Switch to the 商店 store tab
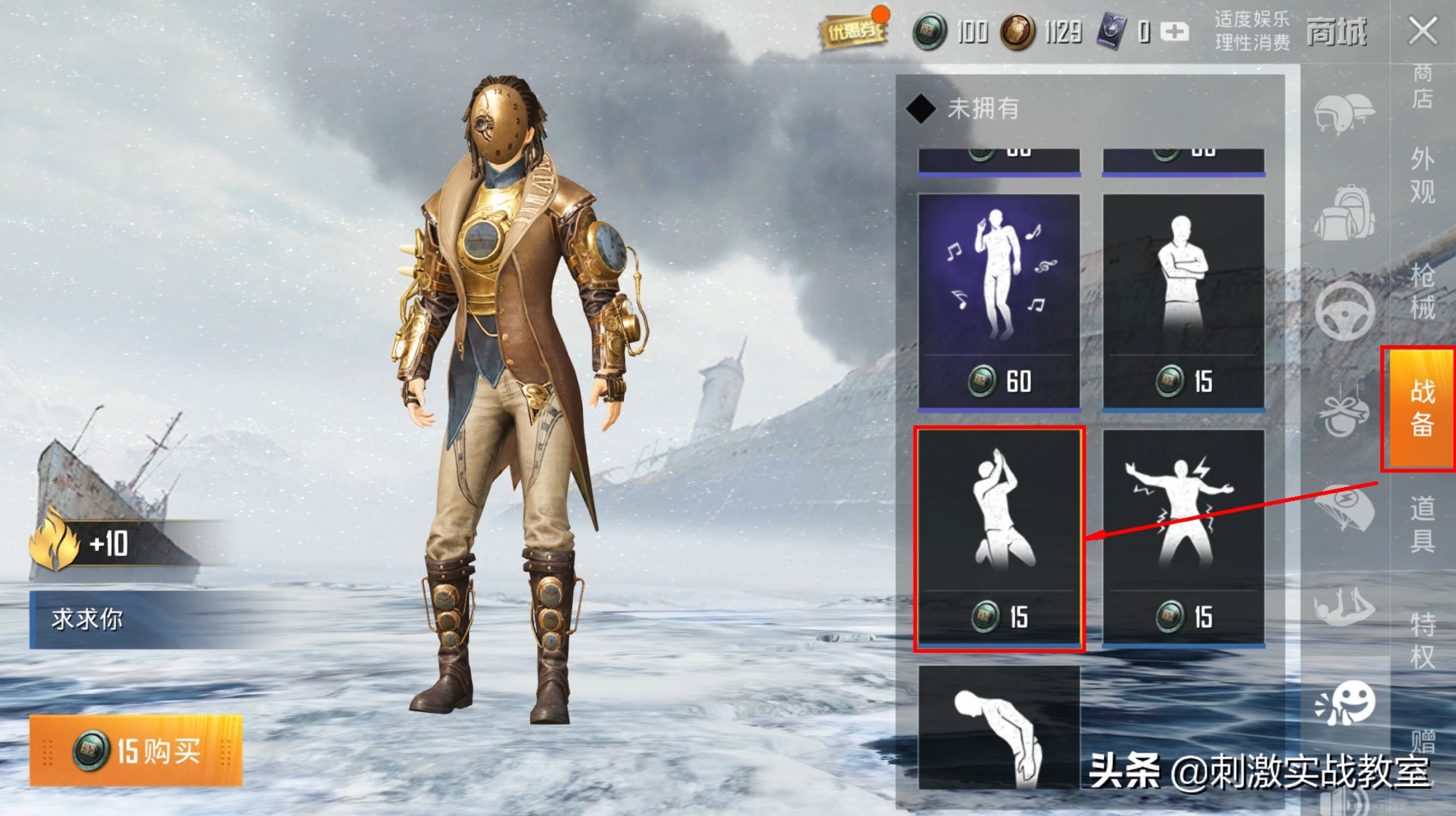The height and width of the screenshot is (816, 1456). point(1422,86)
